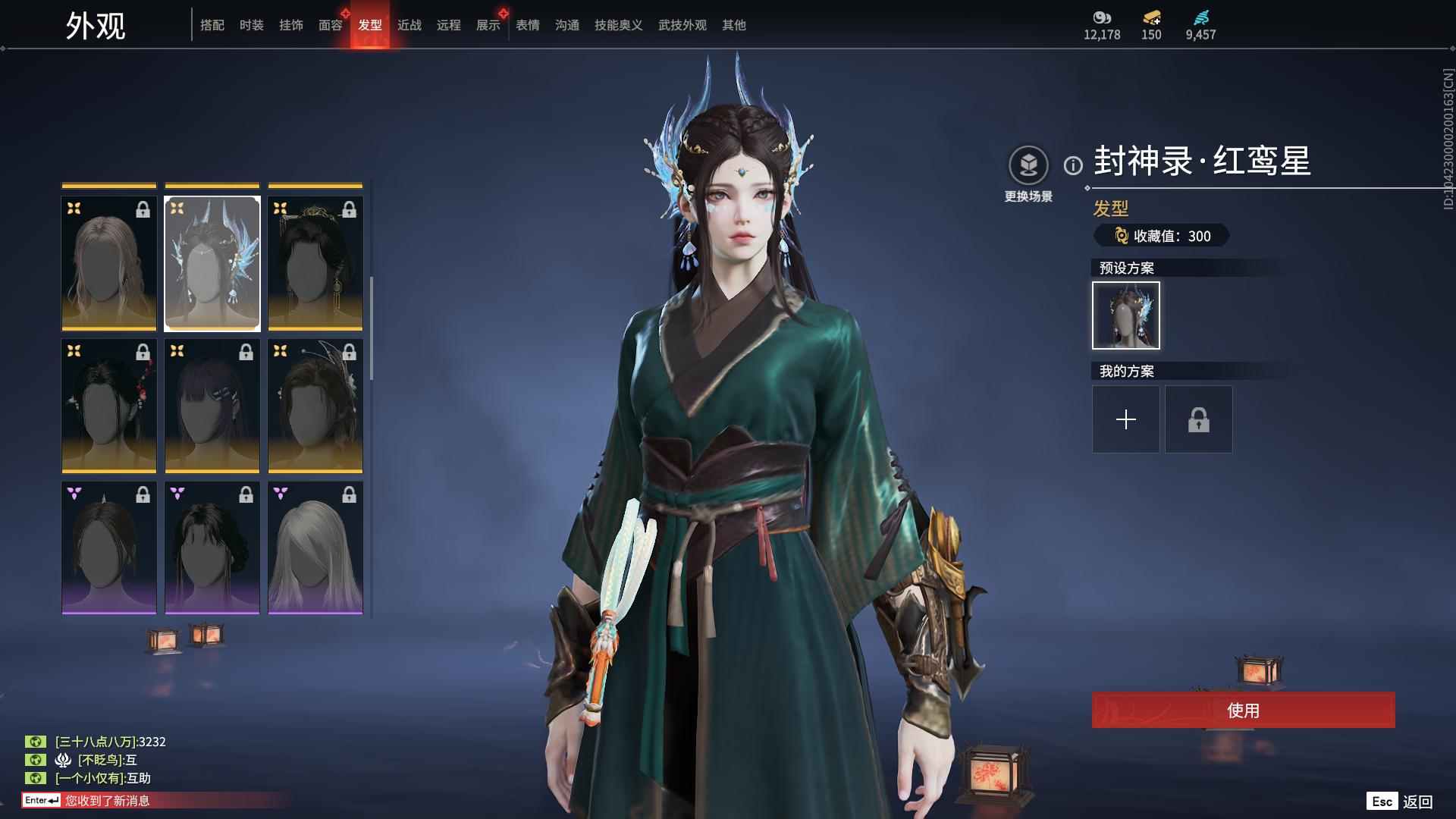Switch to the 表情 tab
Screen dimensions: 1456x819
[526, 24]
